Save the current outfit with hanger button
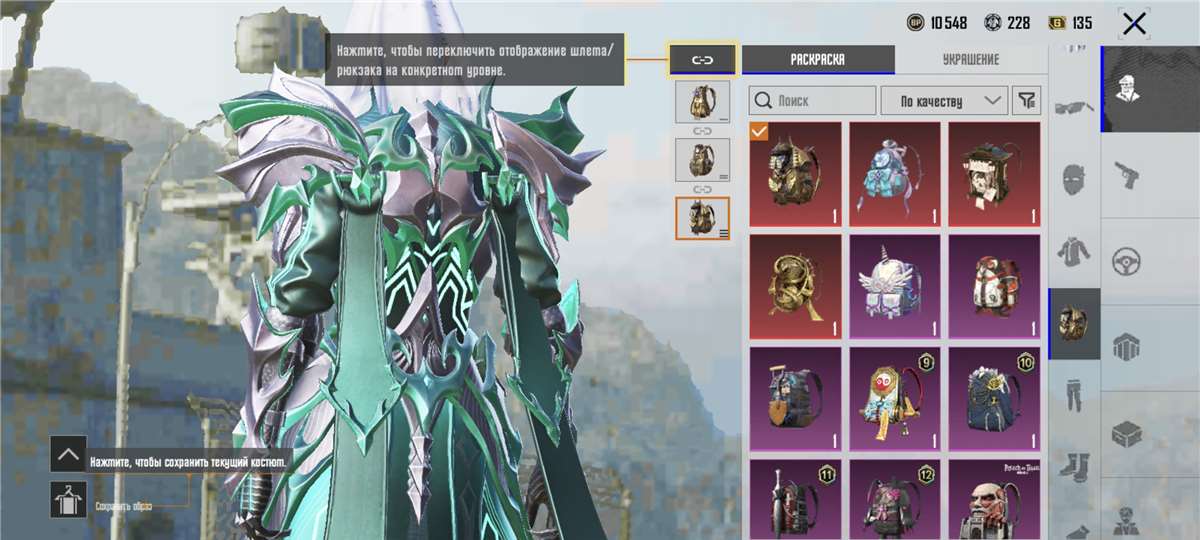The width and height of the screenshot is (1200, 540). [x=68, y=499]
